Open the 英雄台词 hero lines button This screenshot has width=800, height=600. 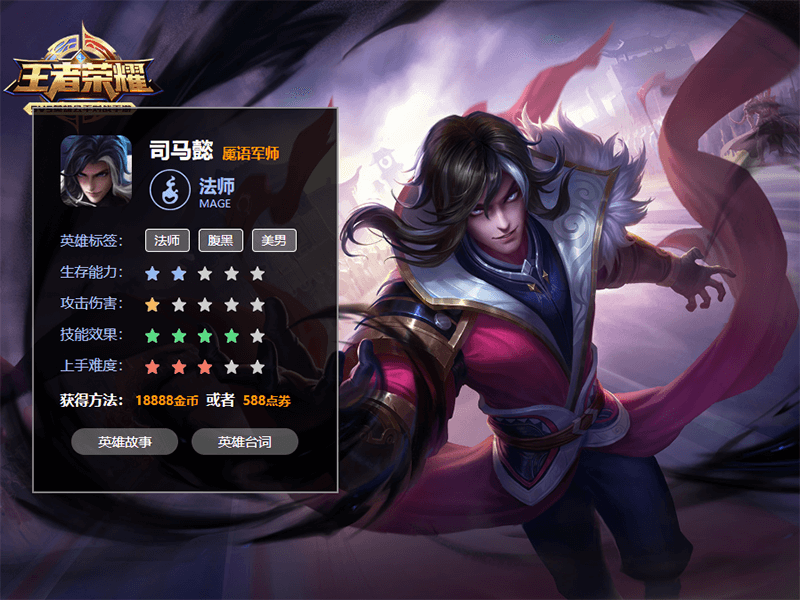245,442
